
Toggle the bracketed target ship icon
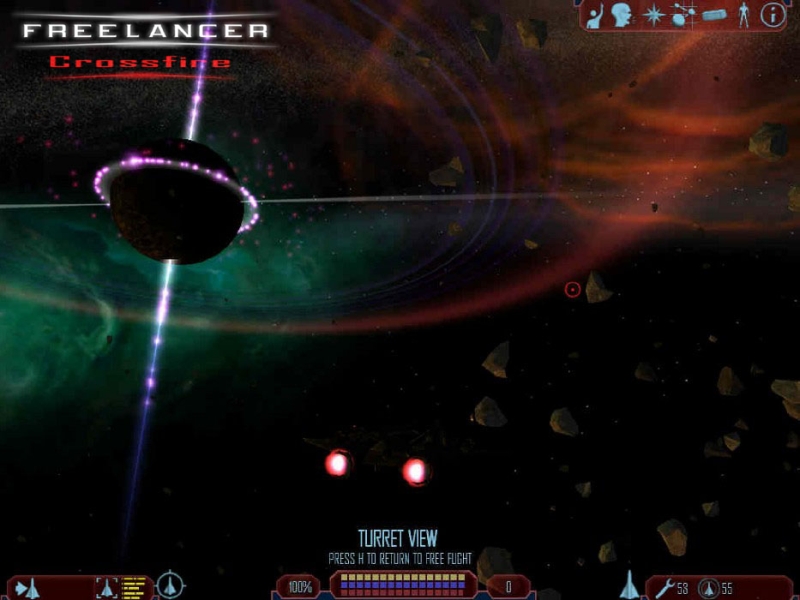pyautogui.click(x=106, y=587)
